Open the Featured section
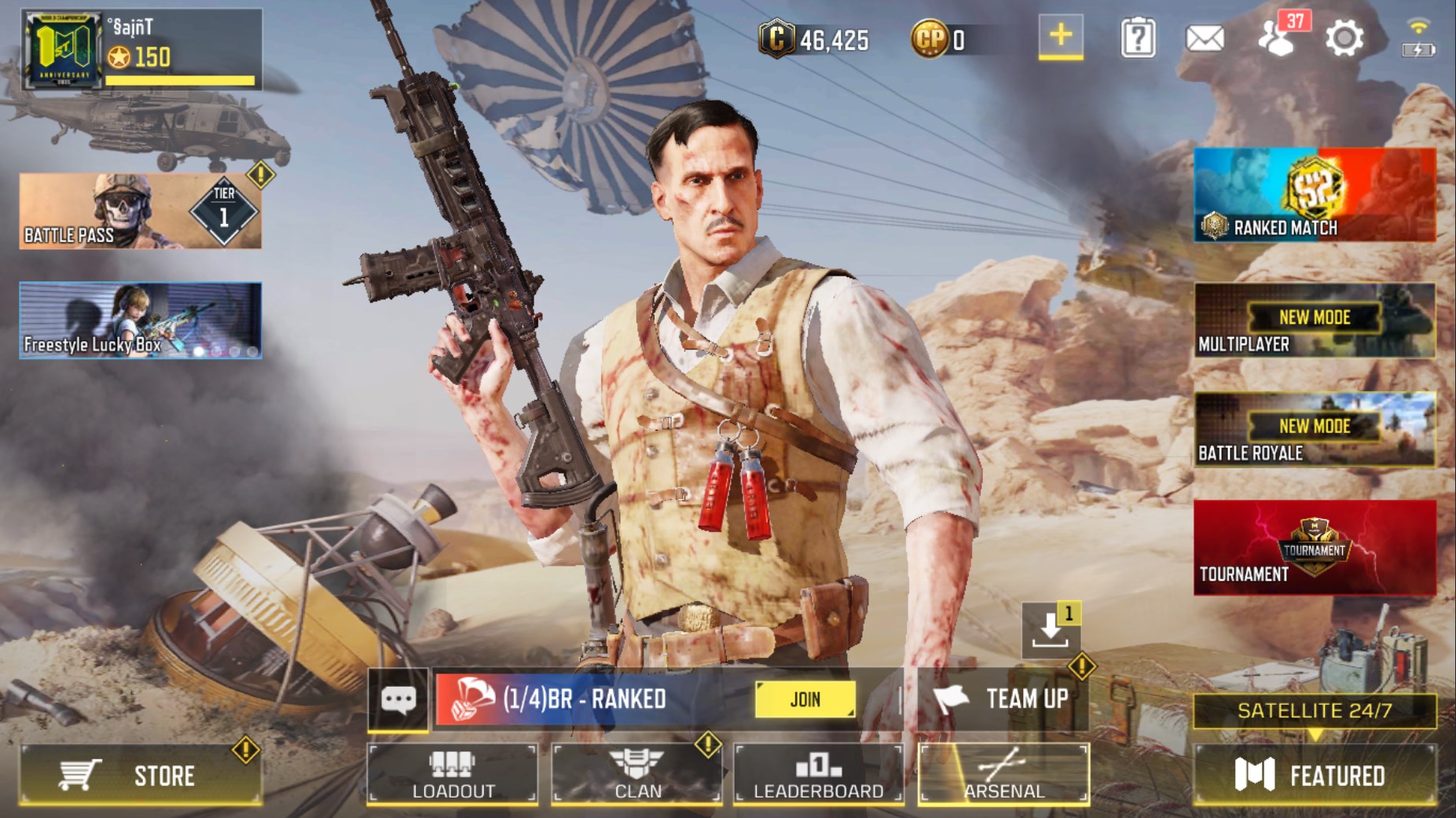 (1314, 776)
